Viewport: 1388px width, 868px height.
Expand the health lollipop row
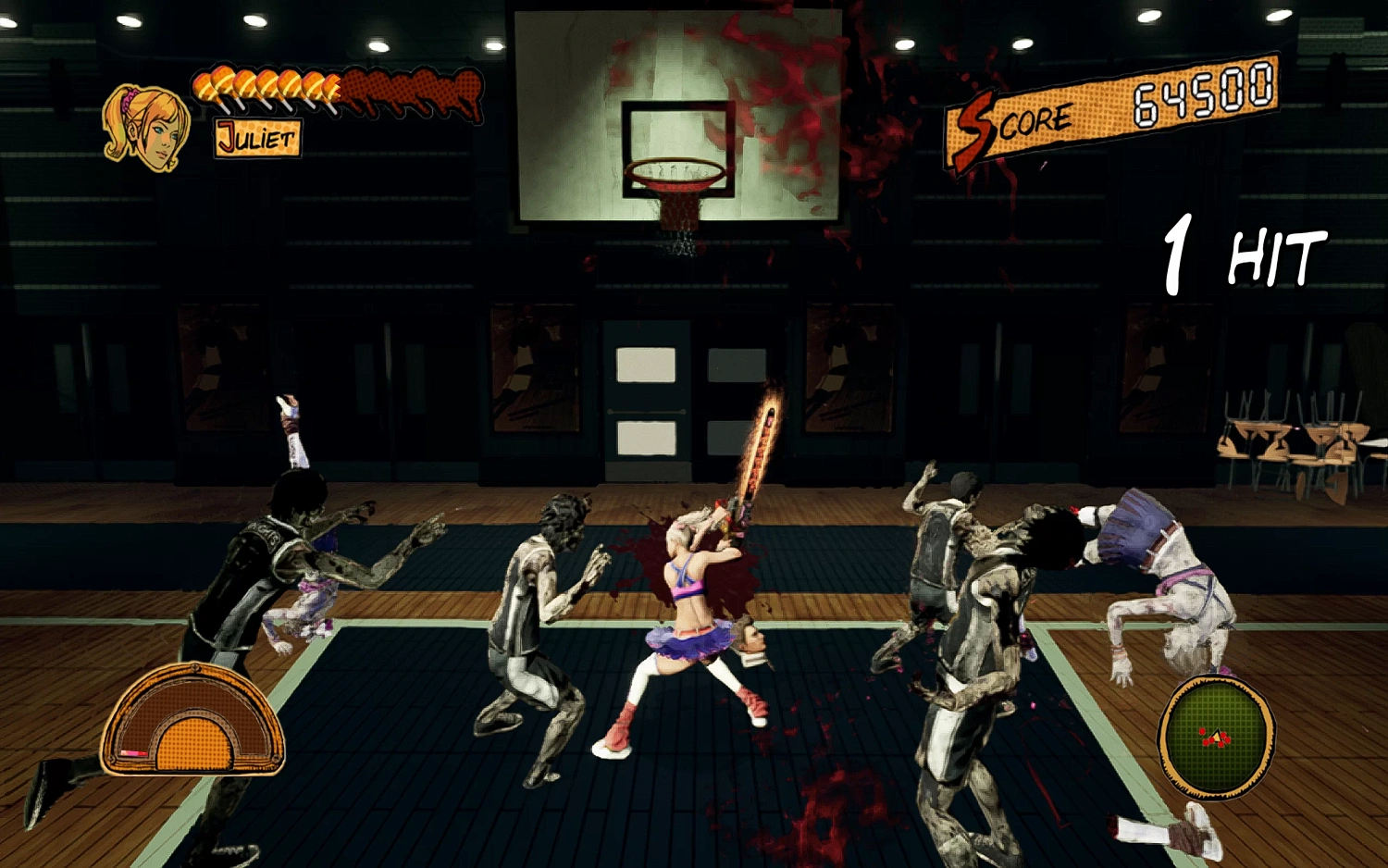pos(268,89)
